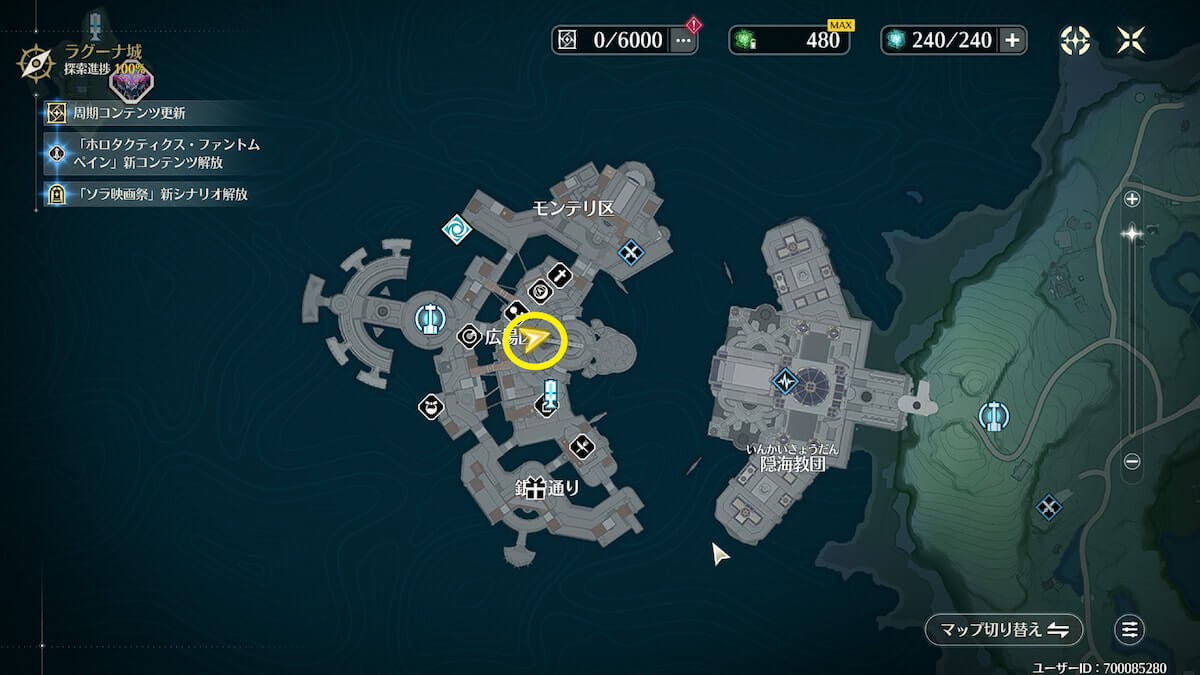Choose the teleport beacon on the western round plaza
Screen dimensions: 1200x675
pos(429,319)
